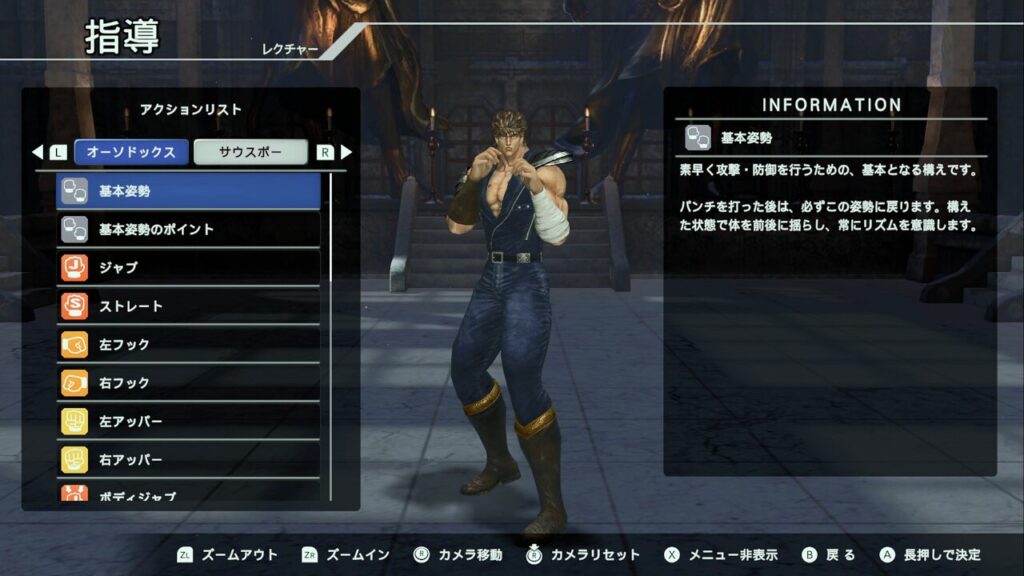Select the 右フック lesson
The width and height of the screenshot is (1024, 576).
188,382
